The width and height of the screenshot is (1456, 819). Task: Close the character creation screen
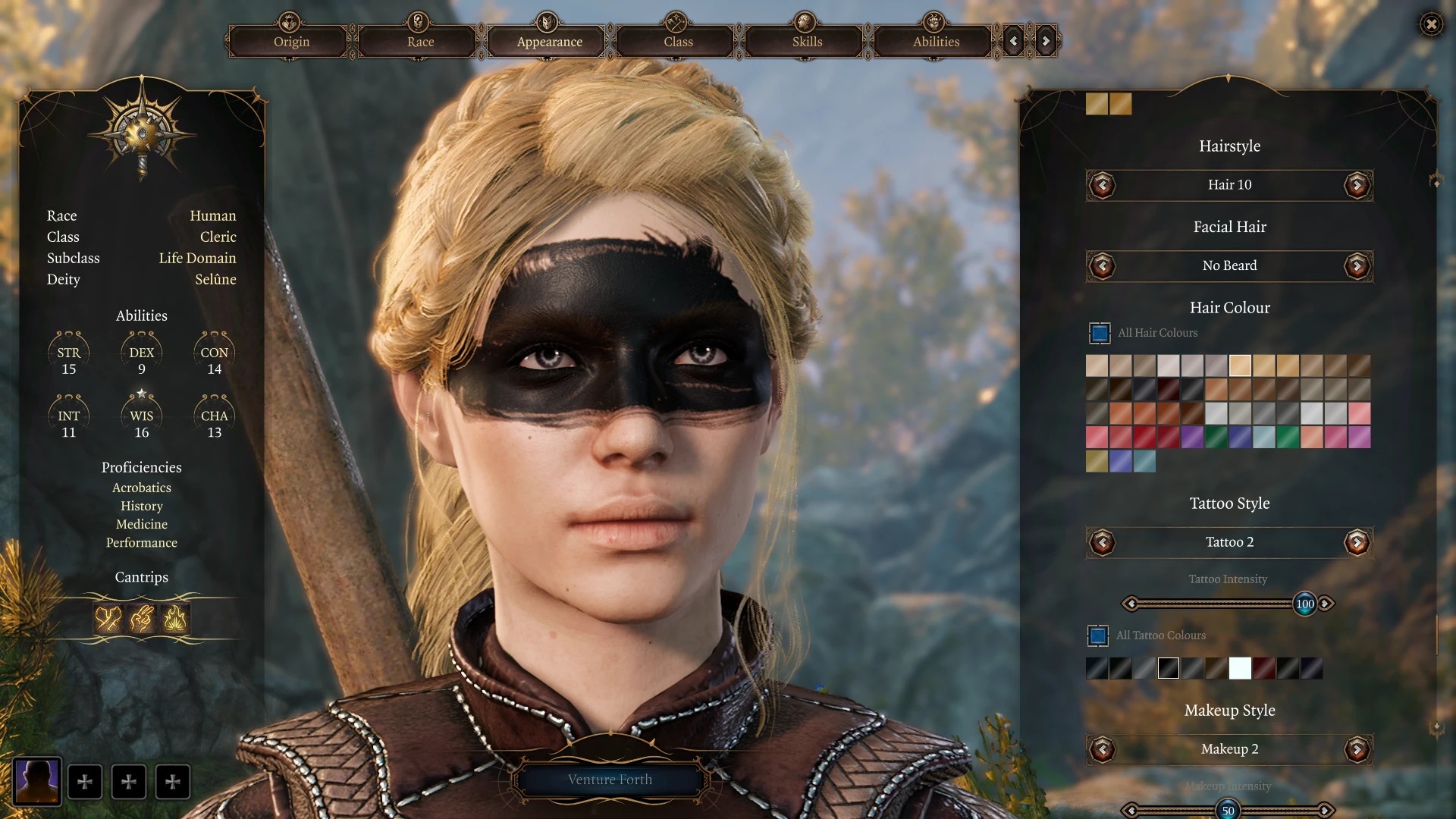pos(1431,24)
